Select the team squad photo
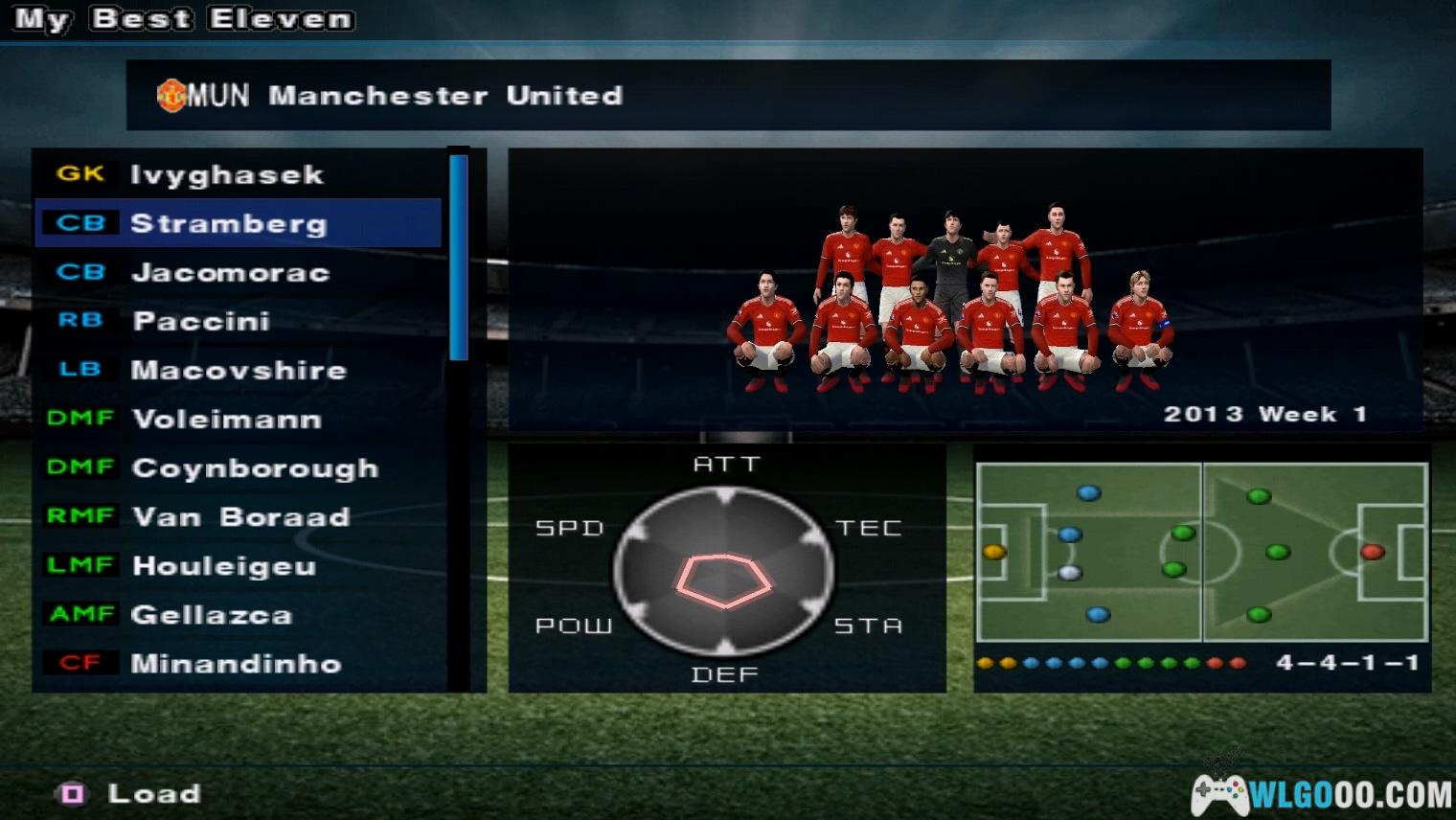The image size is (1456, 820). (951, 297)
